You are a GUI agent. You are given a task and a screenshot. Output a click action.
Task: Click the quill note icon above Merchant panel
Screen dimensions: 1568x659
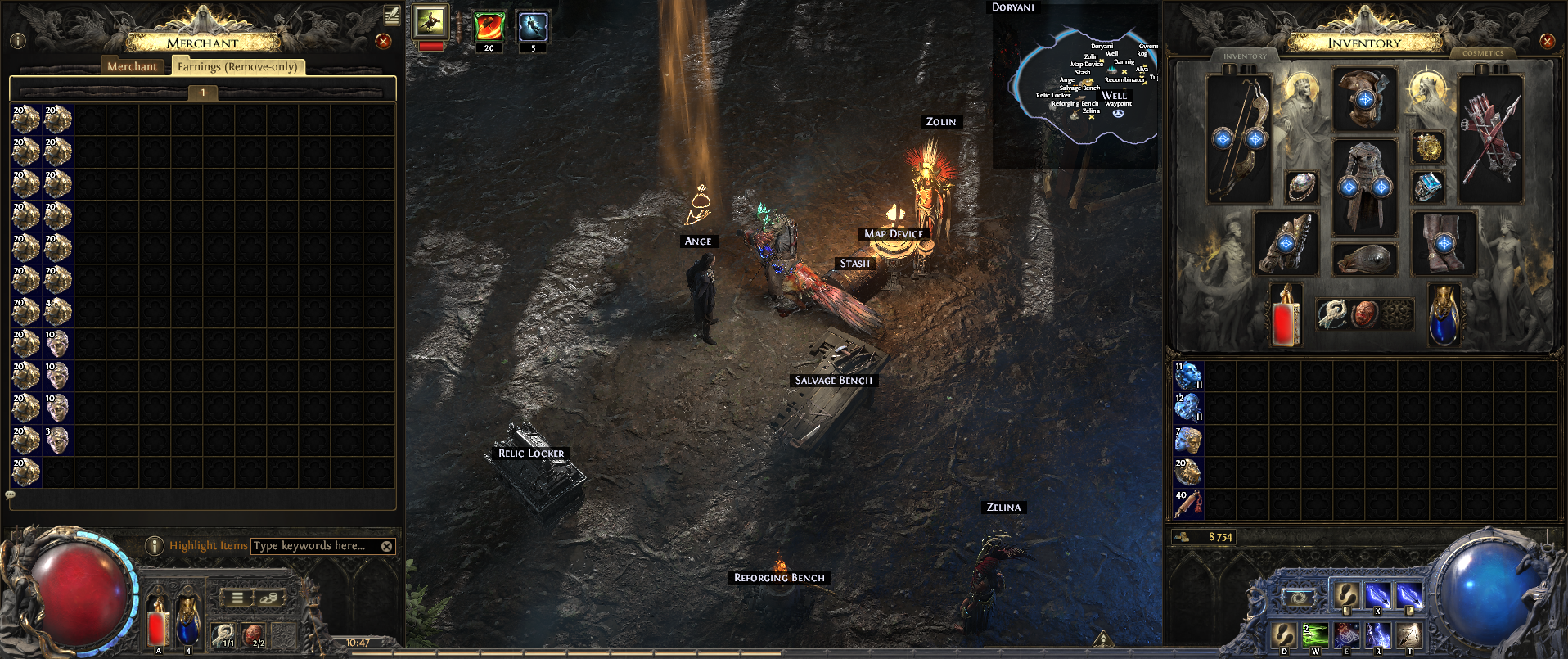click(392, 14)
